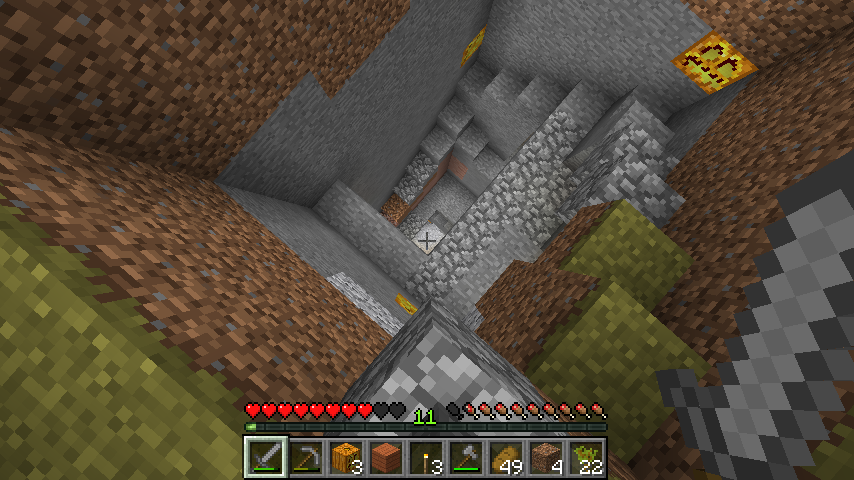Image resolution: width=854 pixels, height=480 pixels.
Task: Choose the dirt block stack slot
Action: coord(545,457)
